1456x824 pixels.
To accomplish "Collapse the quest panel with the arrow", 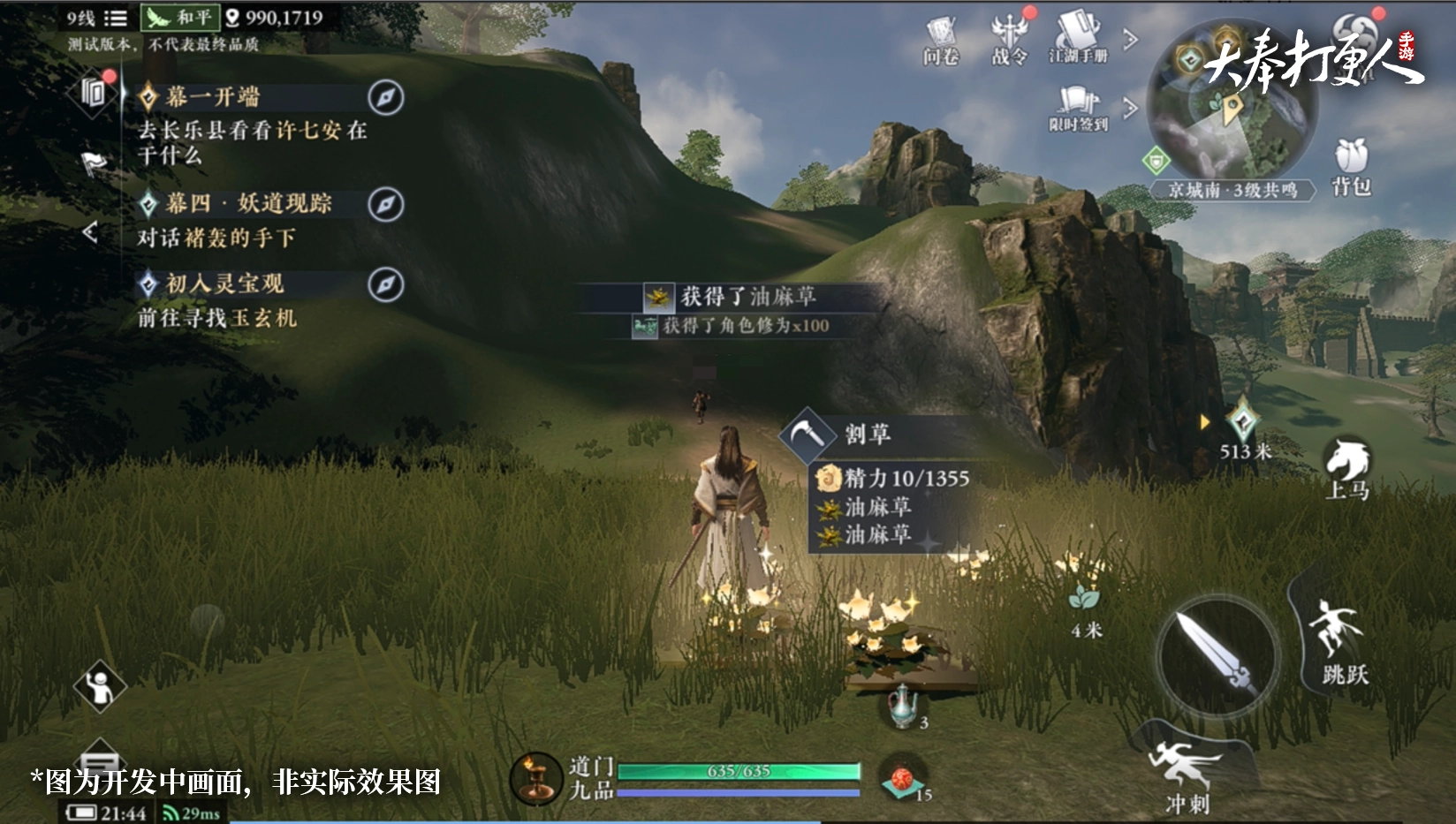I will click(89, 232).
